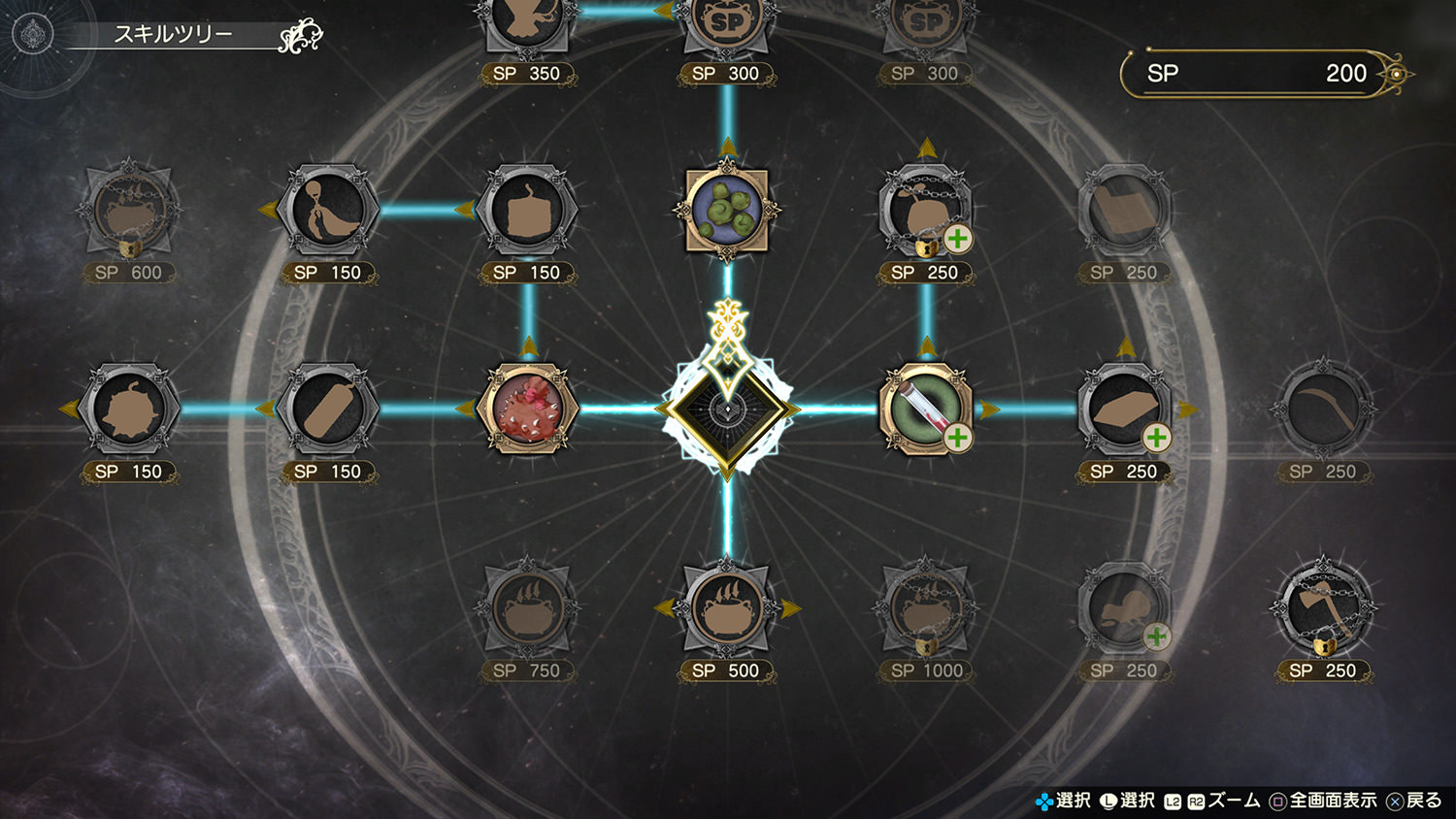Screen dimensions: 1456x819
Task: Select the red spiky fruit skill node
Action: 529,409
